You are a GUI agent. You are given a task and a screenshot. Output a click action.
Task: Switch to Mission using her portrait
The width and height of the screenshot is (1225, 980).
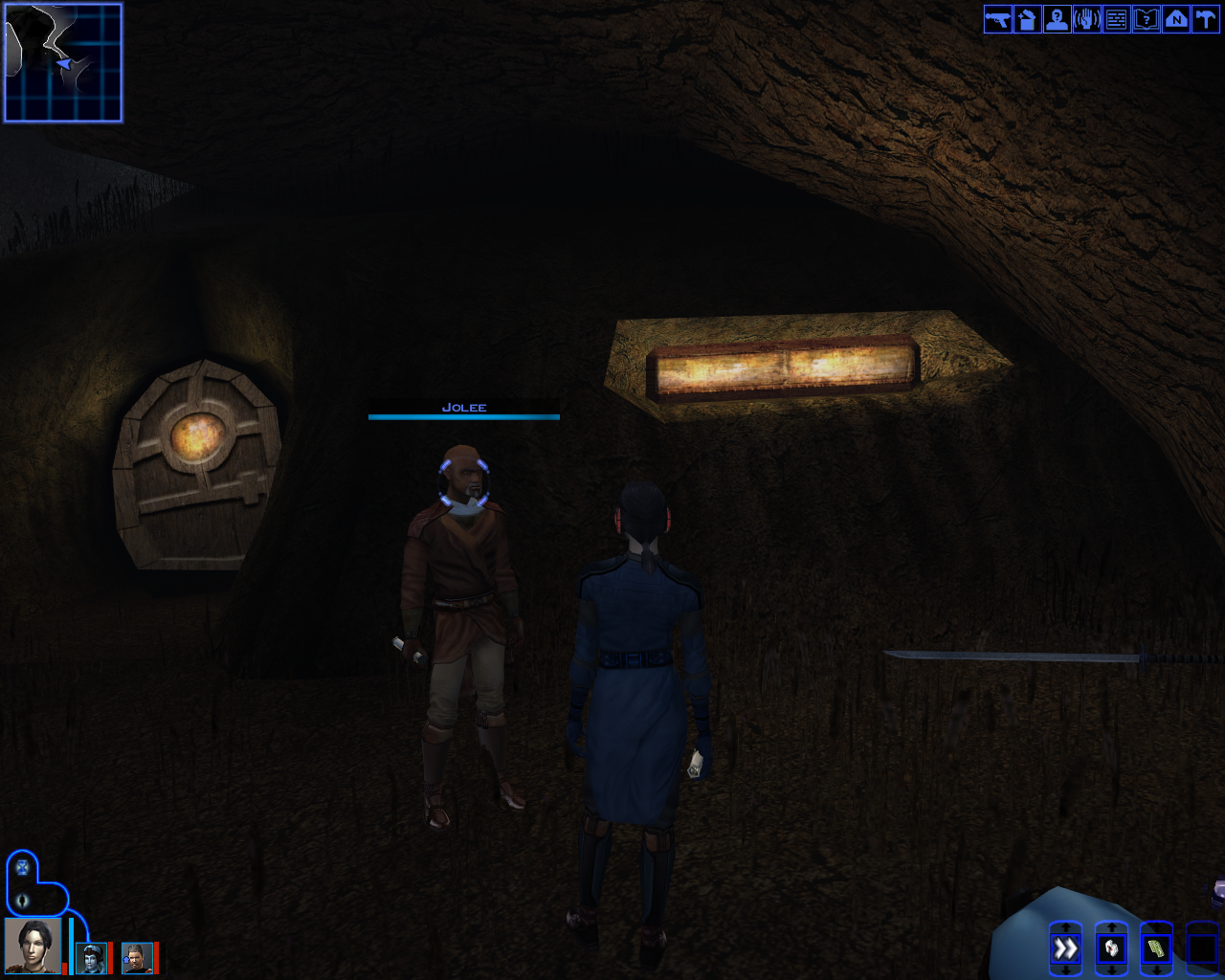(92, 958)
